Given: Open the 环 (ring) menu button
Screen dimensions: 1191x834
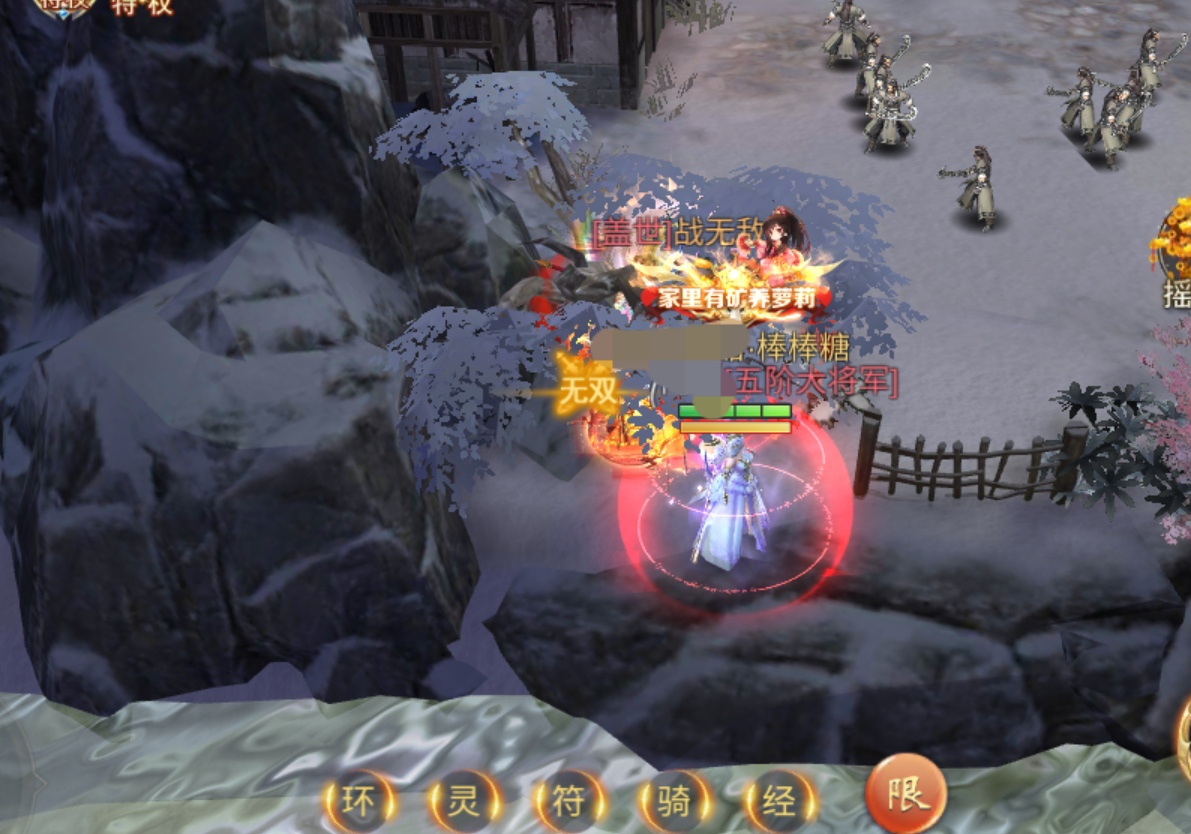Looking at the screenshot, I should tap(357, 802).
